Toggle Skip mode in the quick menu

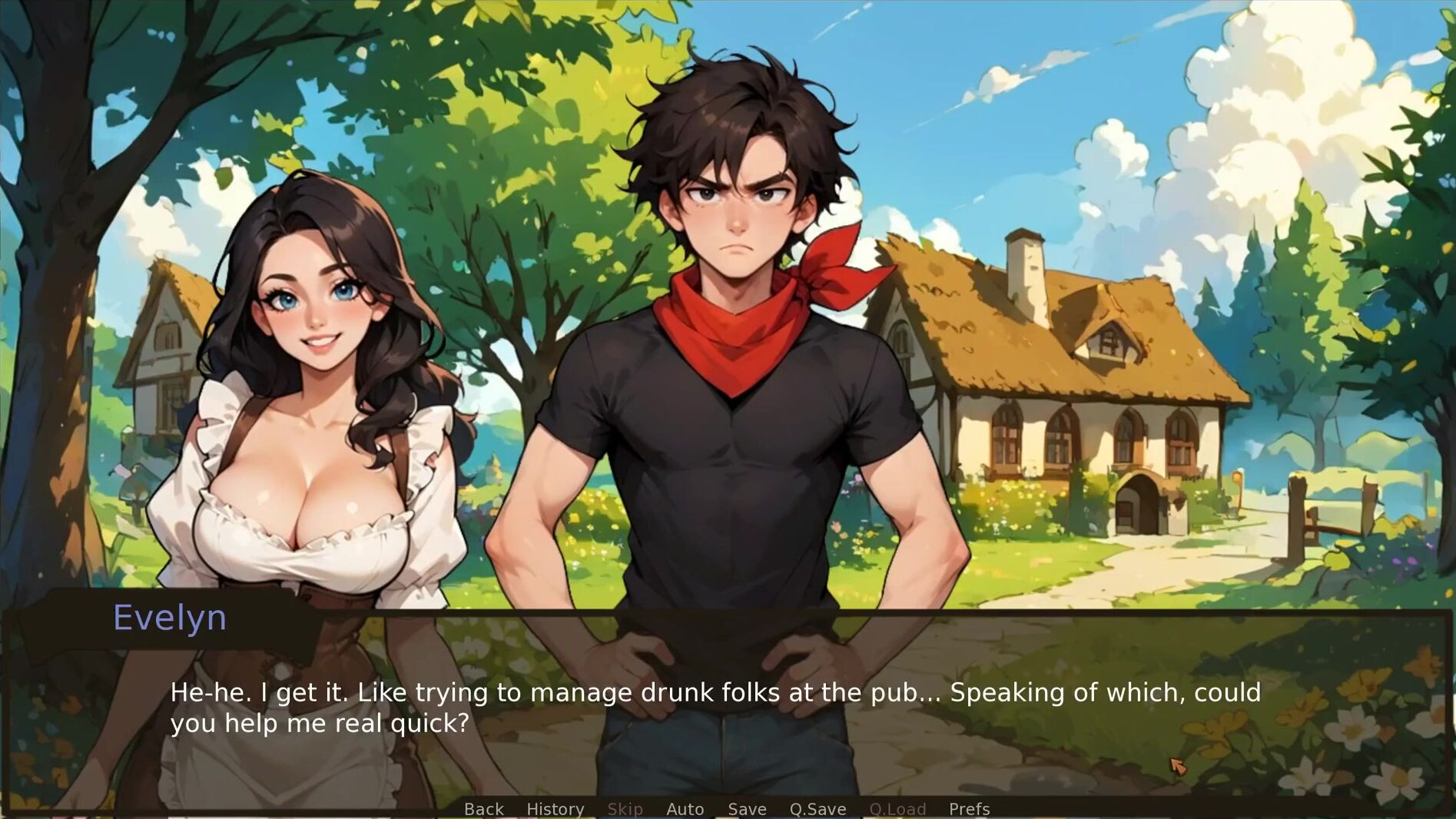click(x=625, y=809)
